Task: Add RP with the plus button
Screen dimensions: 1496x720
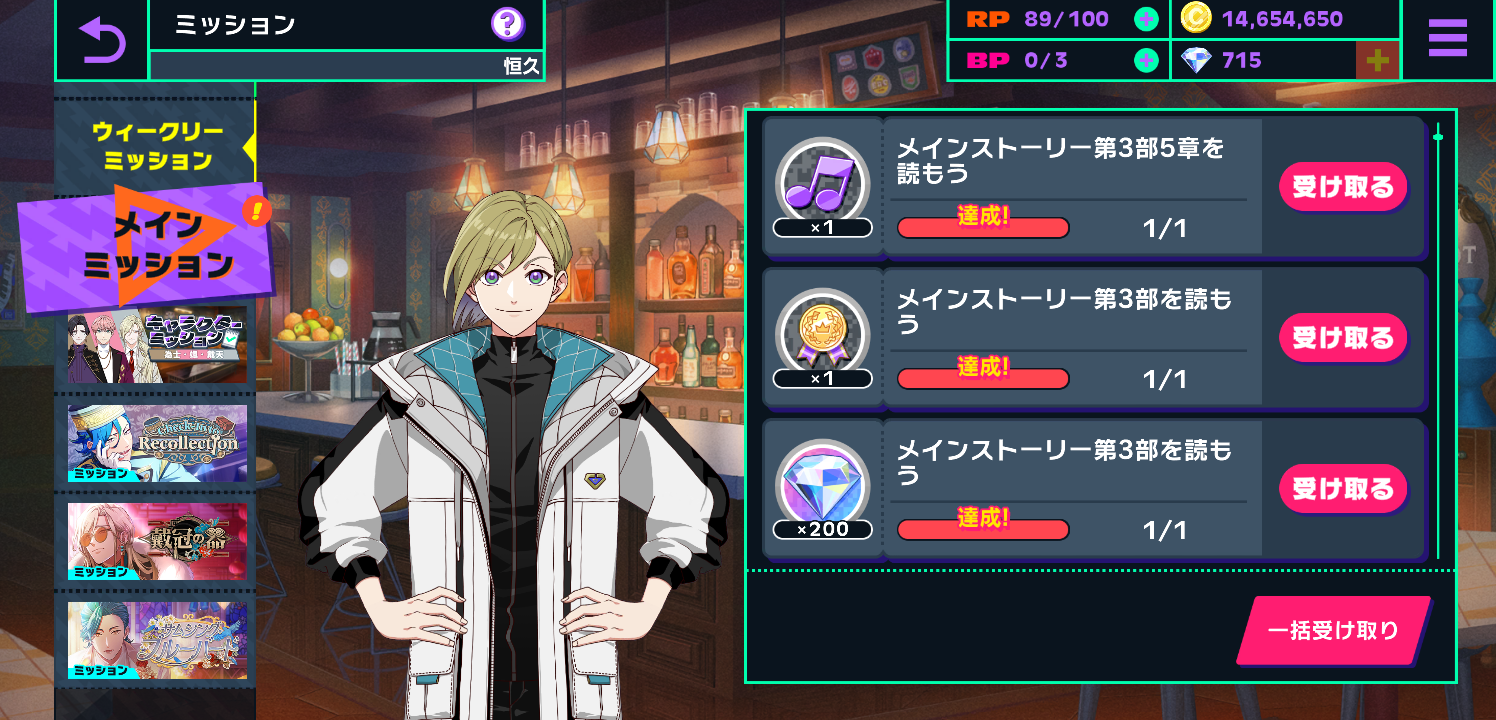Action: [1146, 19]
